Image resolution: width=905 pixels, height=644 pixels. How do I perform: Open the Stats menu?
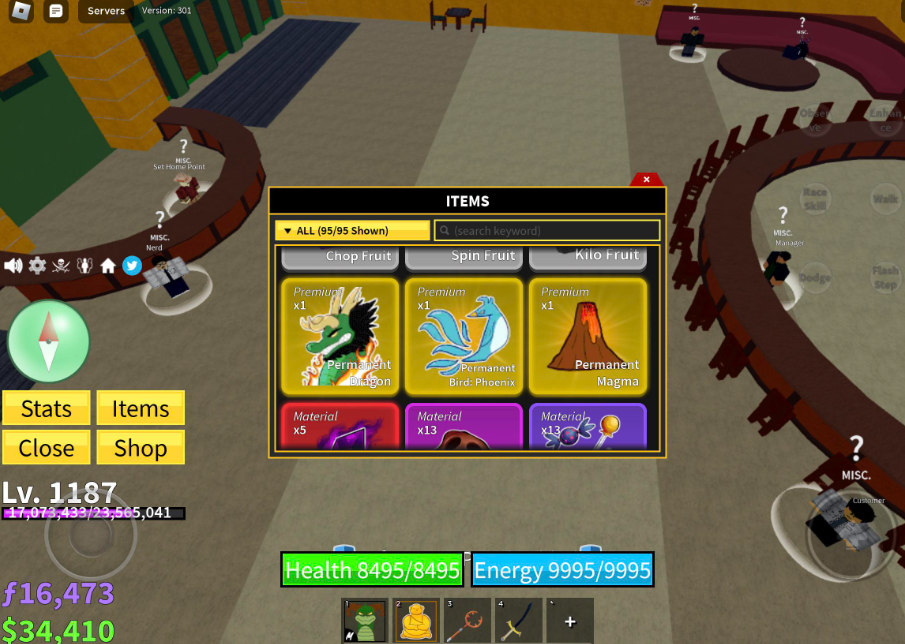(46, 408)
